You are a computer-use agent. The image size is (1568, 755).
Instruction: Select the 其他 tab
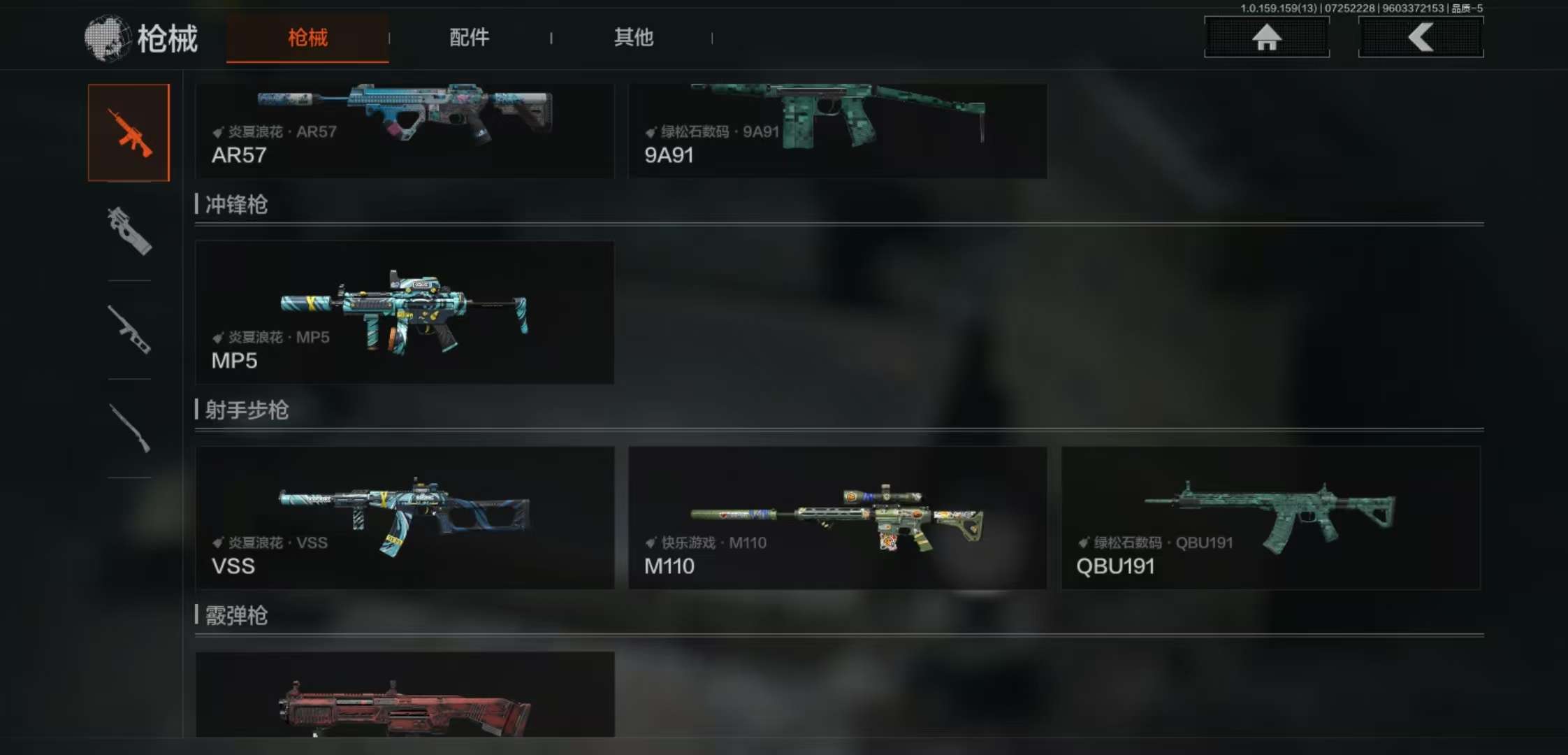click(x=633, y=38)
